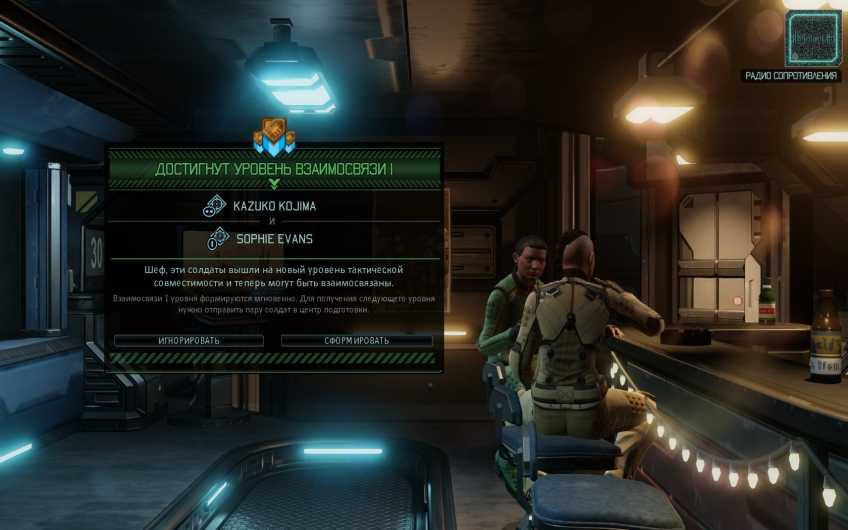Open the Радио Сопротивления panel
The height and width of the screenshot is (530, 848).
pos(812,39)
